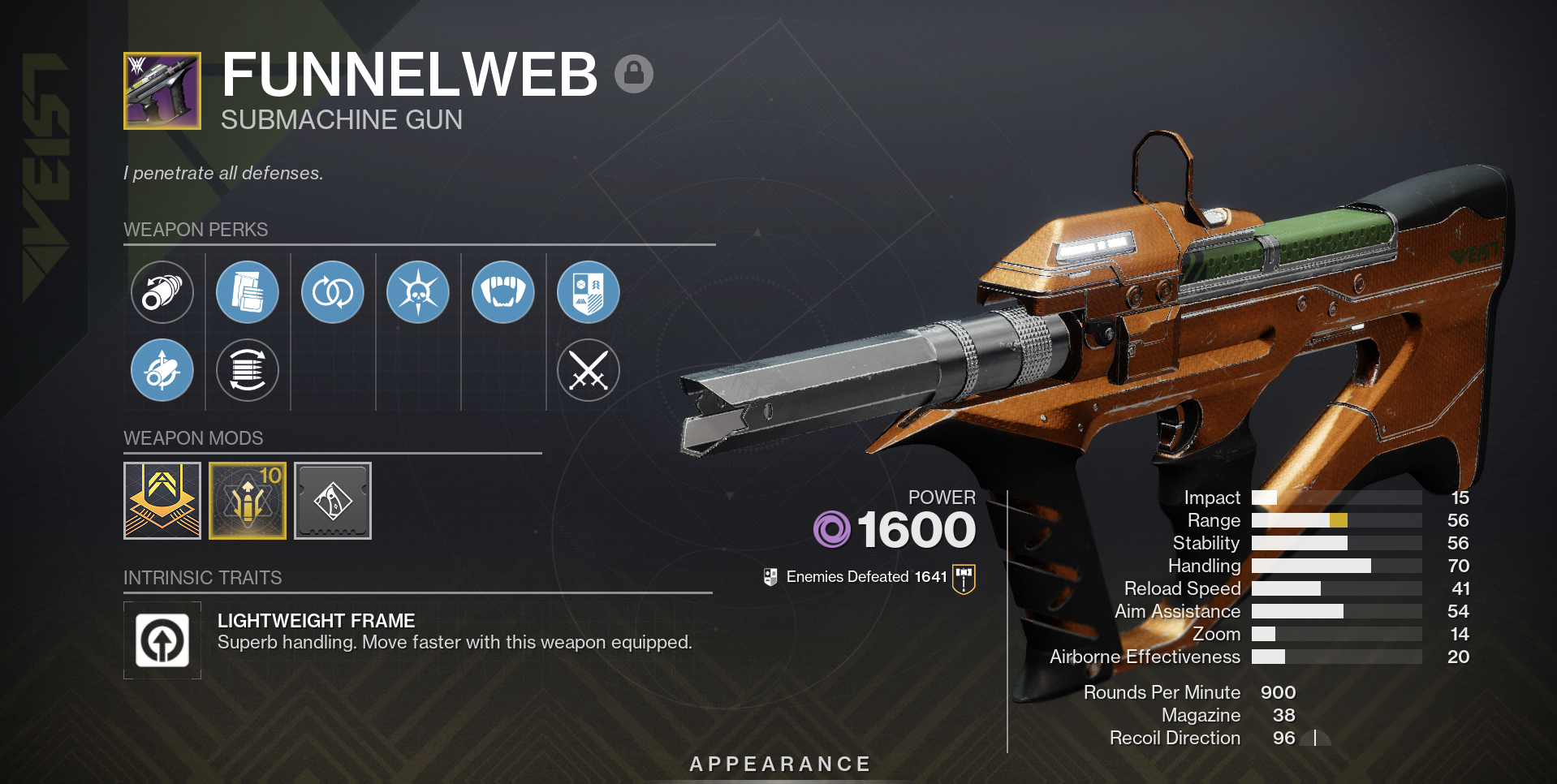
Task: Switch the tier 10 masterwork slot
Action: tap(247, 501)
